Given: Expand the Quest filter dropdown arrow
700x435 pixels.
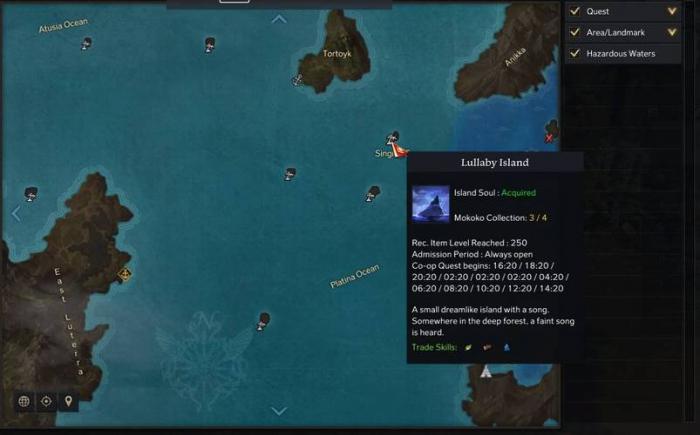Looking at the screenshot, I should 672,12.
